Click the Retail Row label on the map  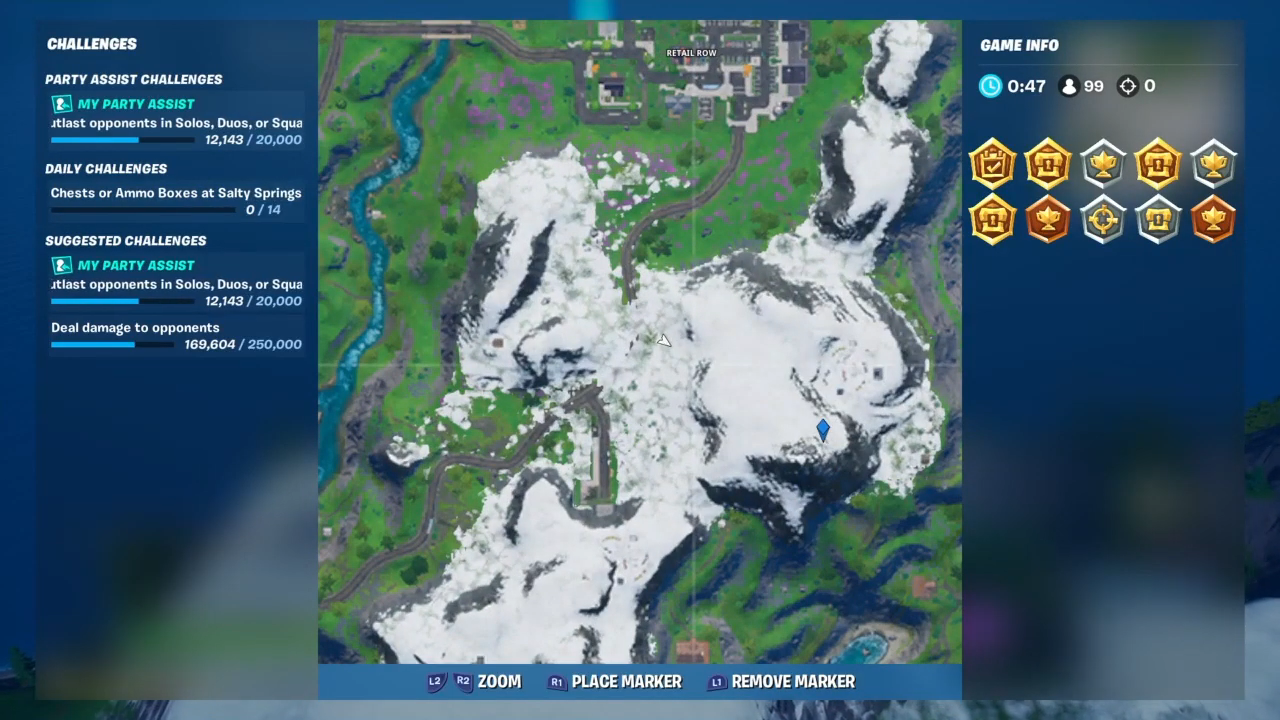(x=690, y=52)
